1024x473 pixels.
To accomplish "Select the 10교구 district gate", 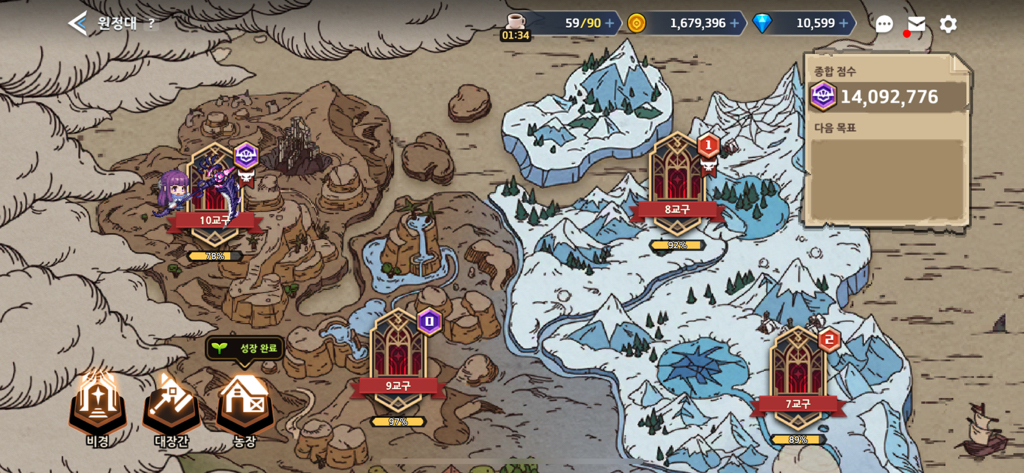I will coord(214,197).
